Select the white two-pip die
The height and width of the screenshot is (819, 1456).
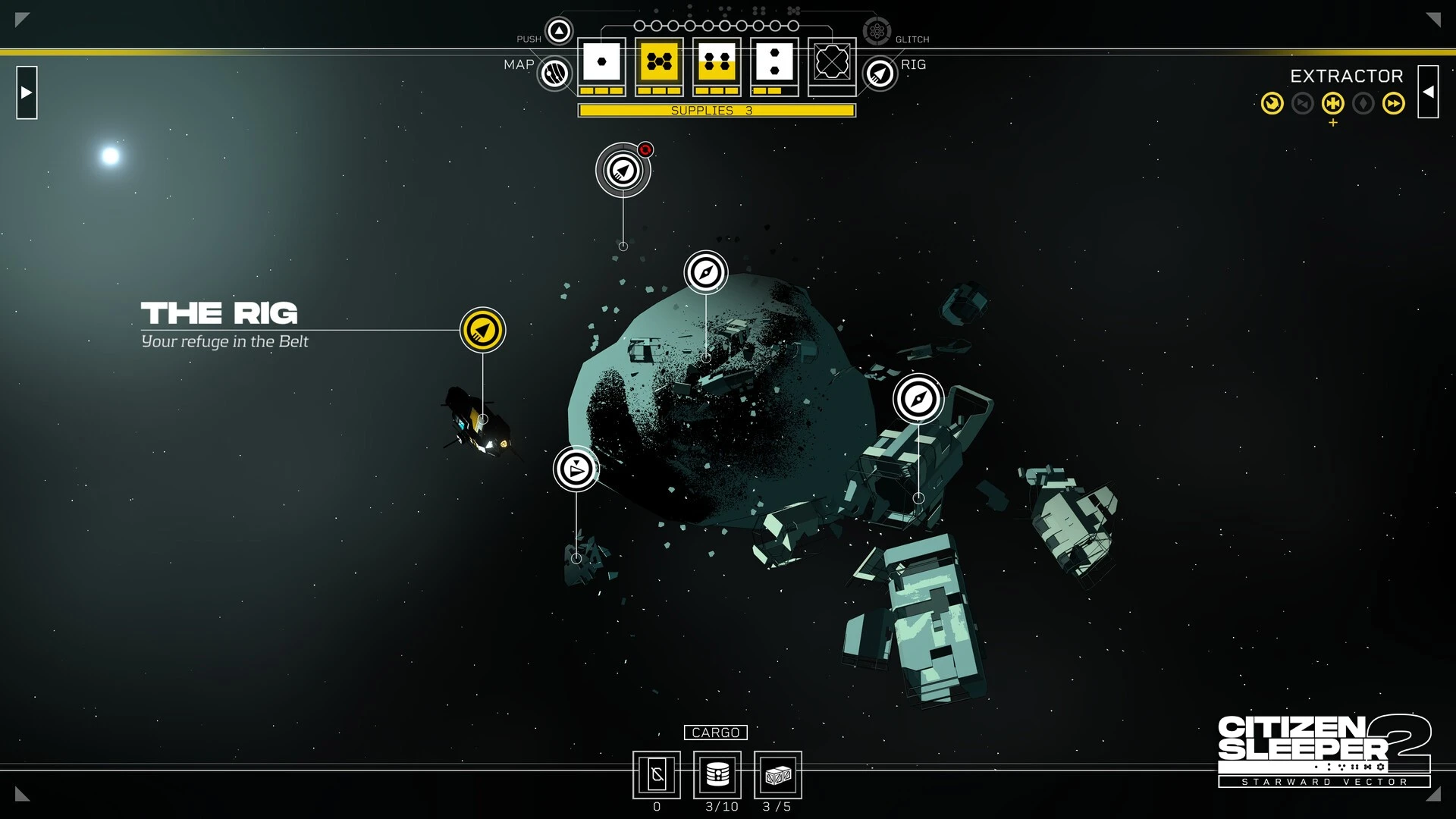coord(774,62)
